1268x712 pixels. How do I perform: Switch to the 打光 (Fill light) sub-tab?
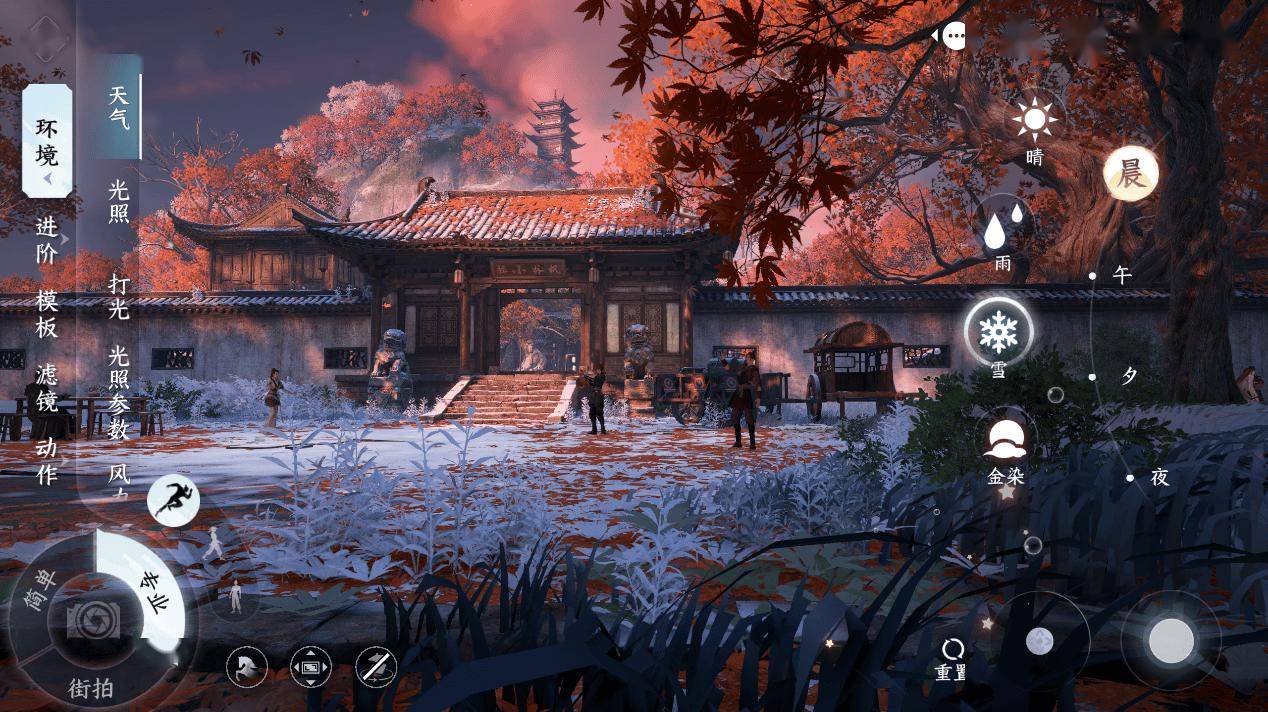point(119,296)
